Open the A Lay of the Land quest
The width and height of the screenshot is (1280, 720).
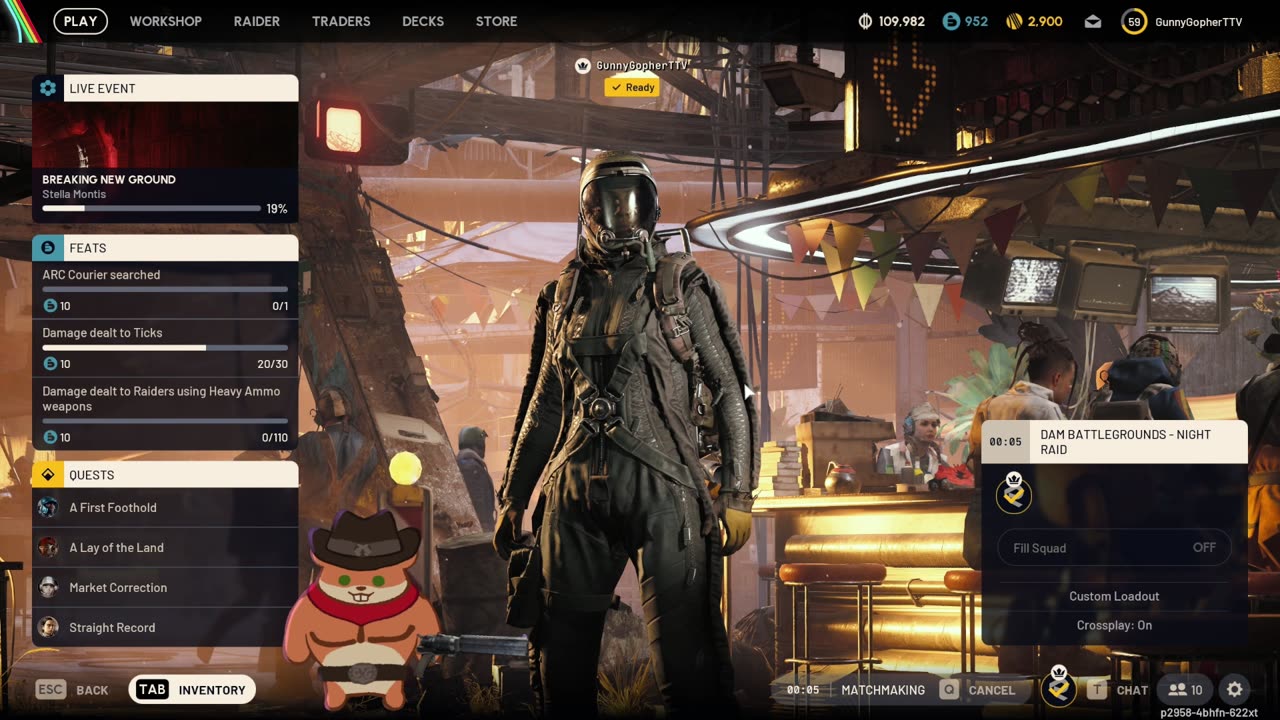(165, 548)
